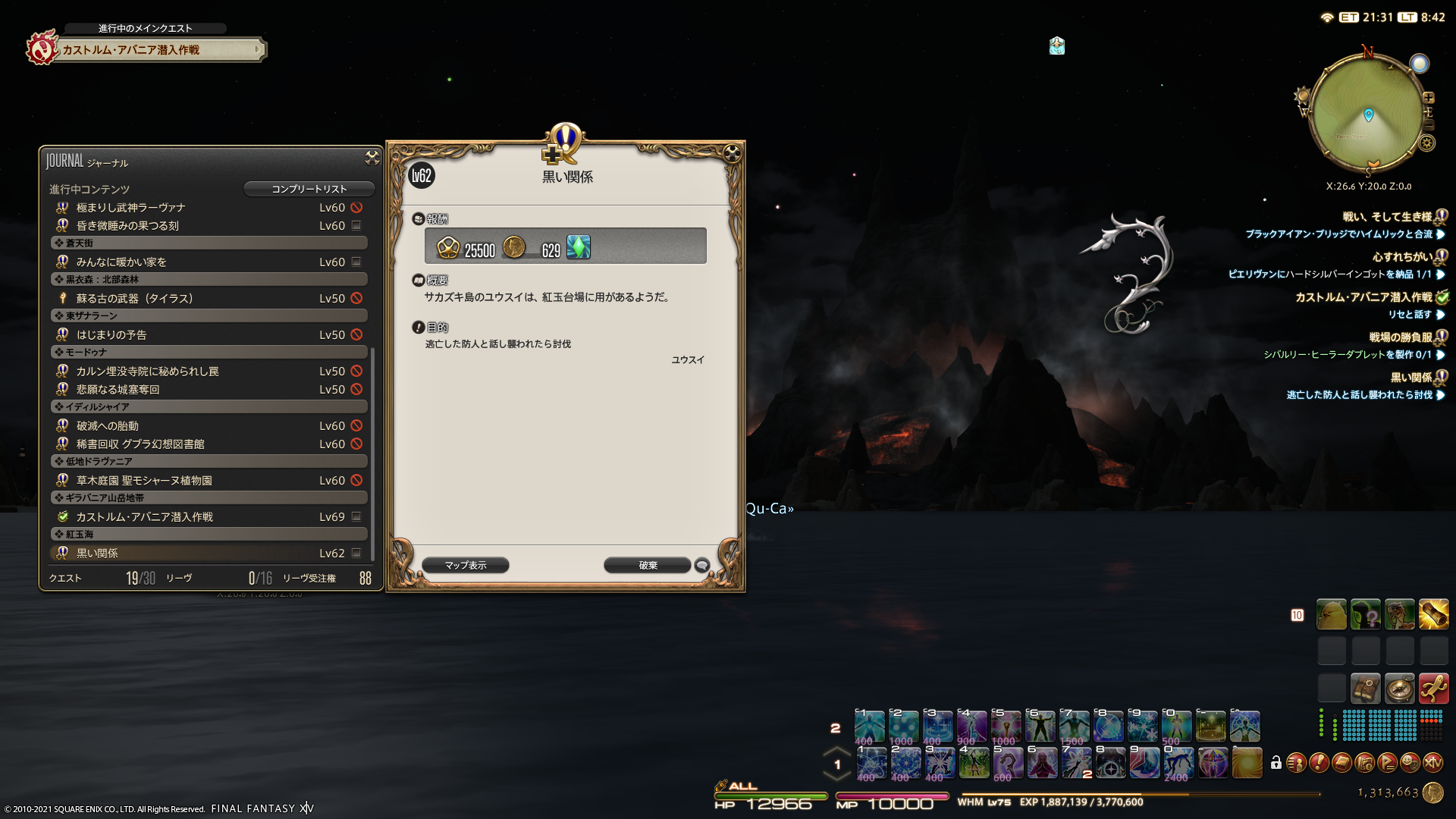Select the みんなに暖かい家を quest entry
Viewport: 1456px width, 819px height.
coord(121,262)
